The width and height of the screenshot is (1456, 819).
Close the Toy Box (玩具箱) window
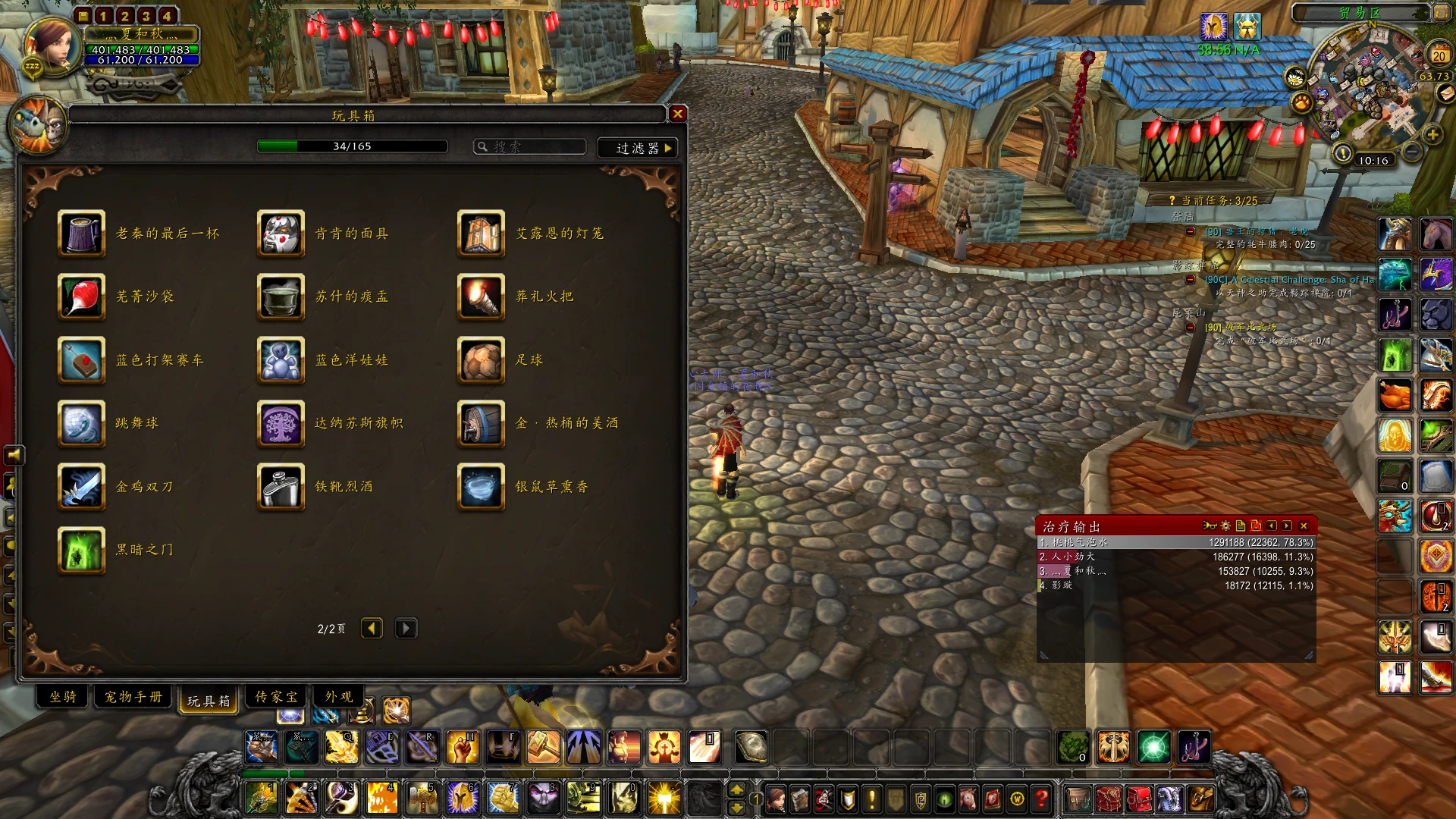click(x=678, y=114)
